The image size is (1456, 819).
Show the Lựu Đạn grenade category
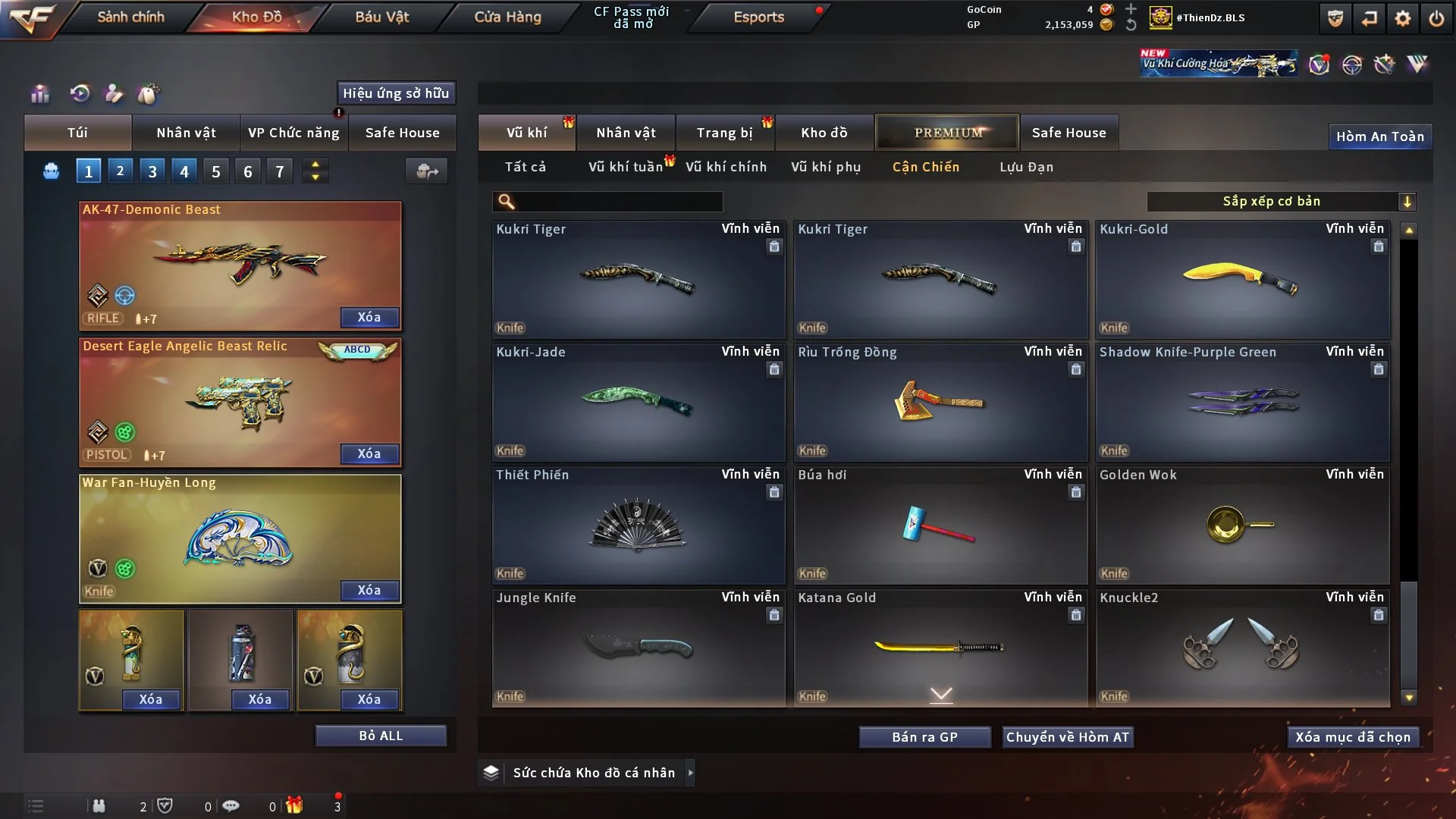click(1026, 167)
